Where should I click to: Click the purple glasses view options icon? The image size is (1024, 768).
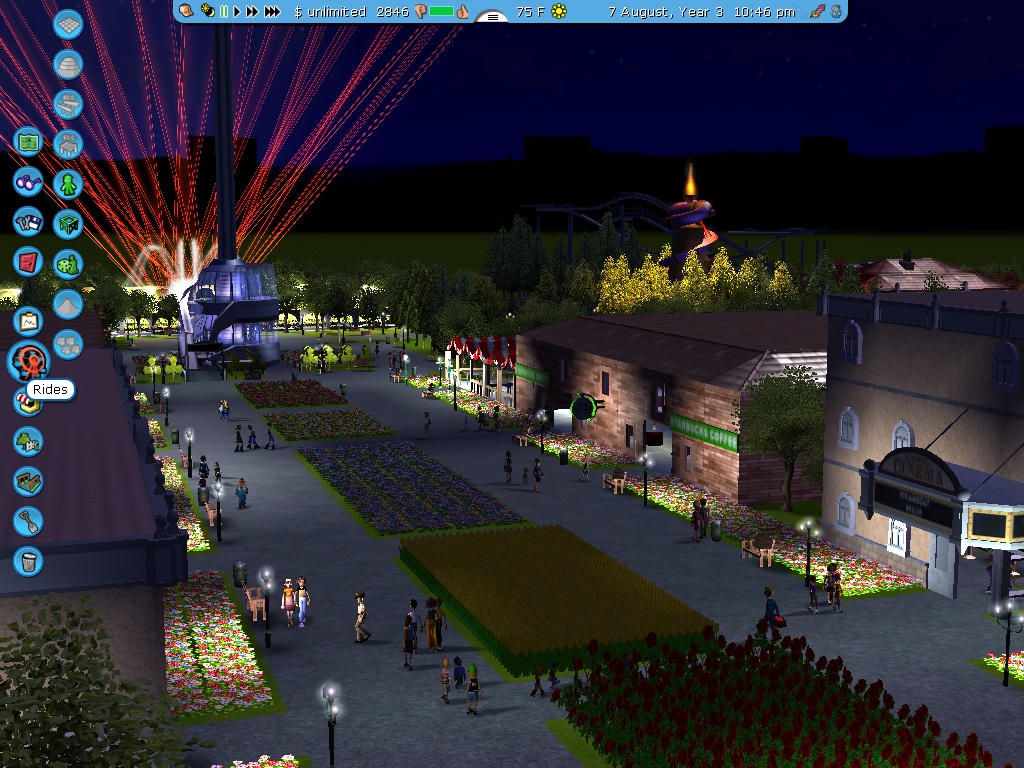[x=28, y=182]
